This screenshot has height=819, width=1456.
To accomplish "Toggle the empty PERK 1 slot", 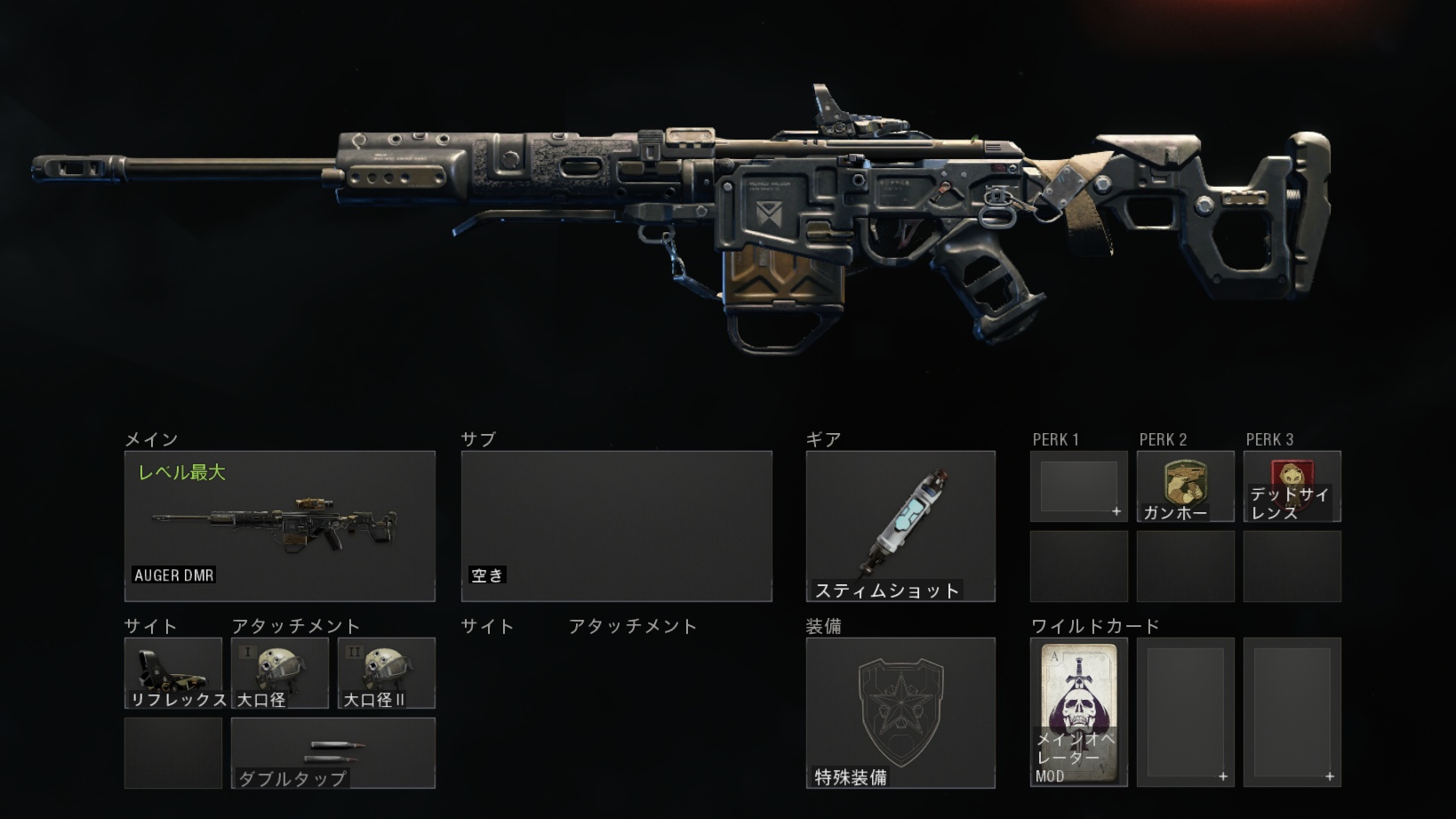I will [1077, 486].
